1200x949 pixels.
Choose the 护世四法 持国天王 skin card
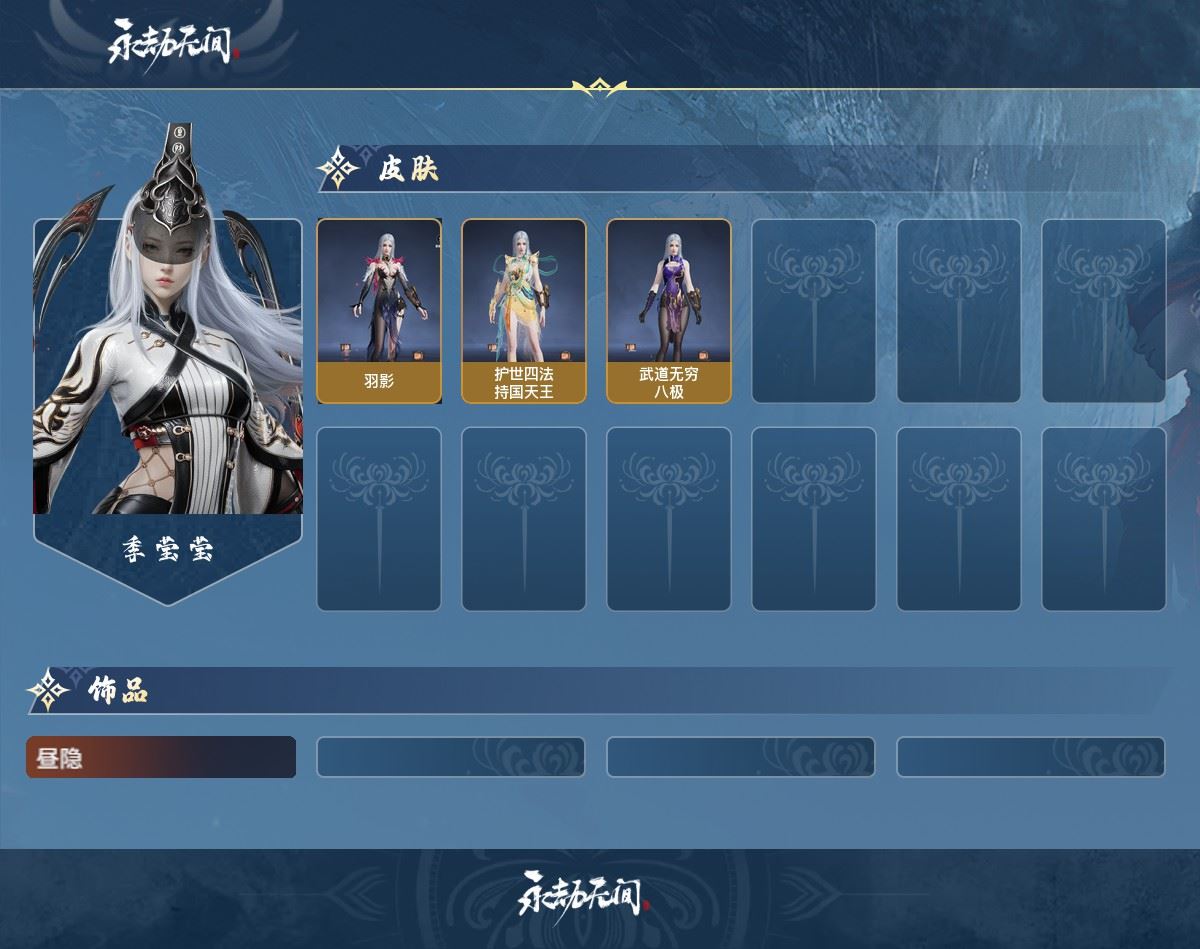tap(523, 311)
